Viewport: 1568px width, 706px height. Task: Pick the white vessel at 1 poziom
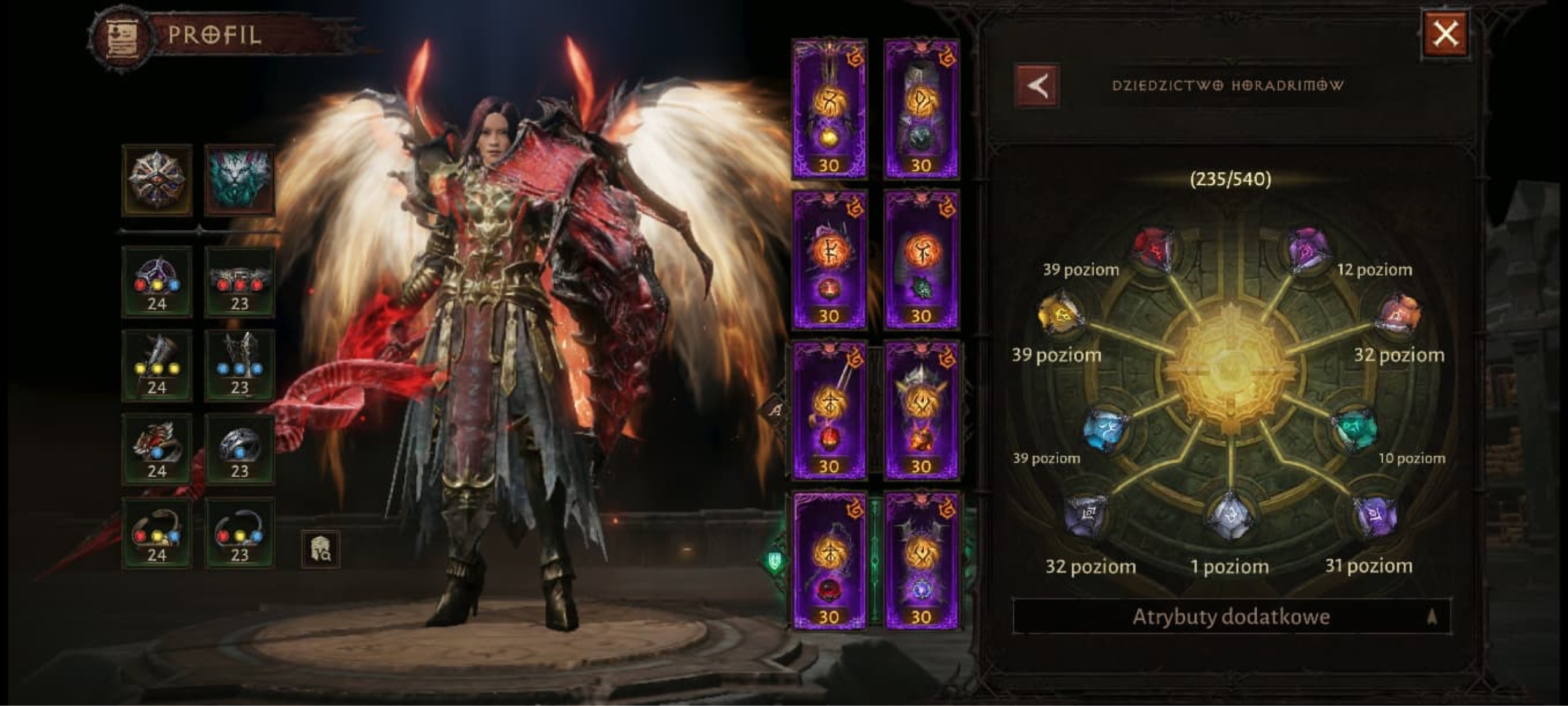pos(1229,518)
